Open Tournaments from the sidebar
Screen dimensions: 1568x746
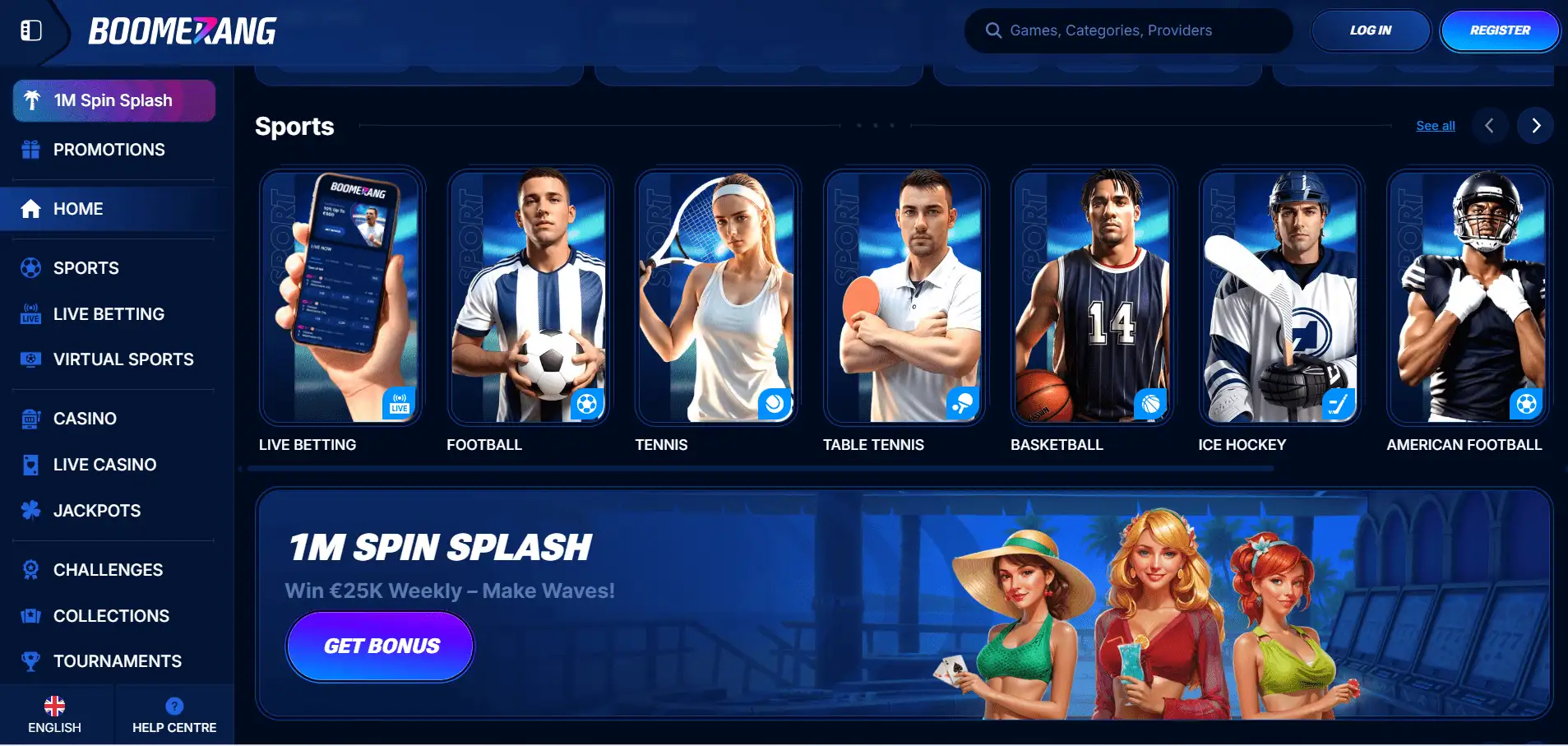click(117, 661)
